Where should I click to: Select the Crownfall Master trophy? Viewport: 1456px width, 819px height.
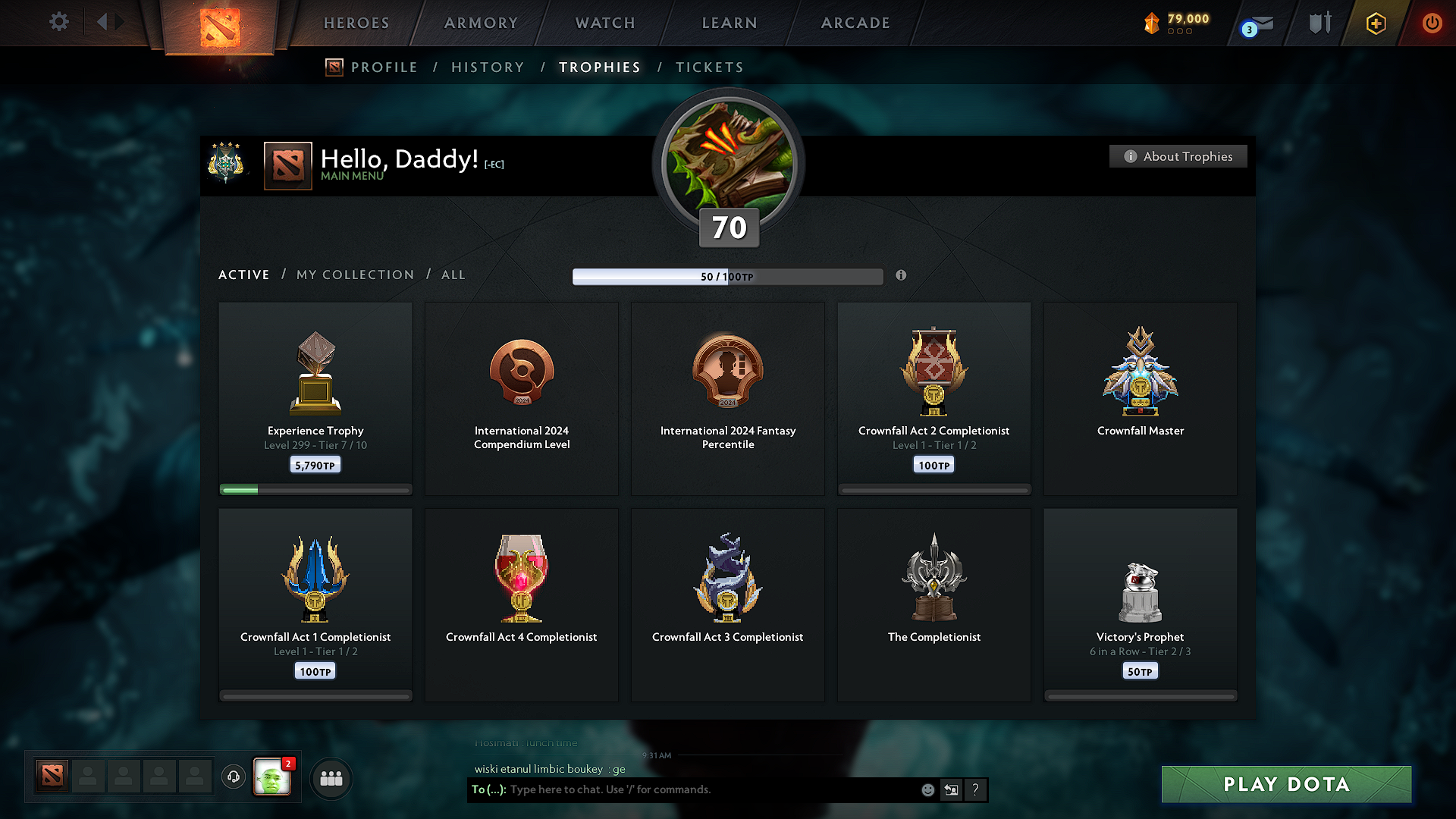(1140, 398)
